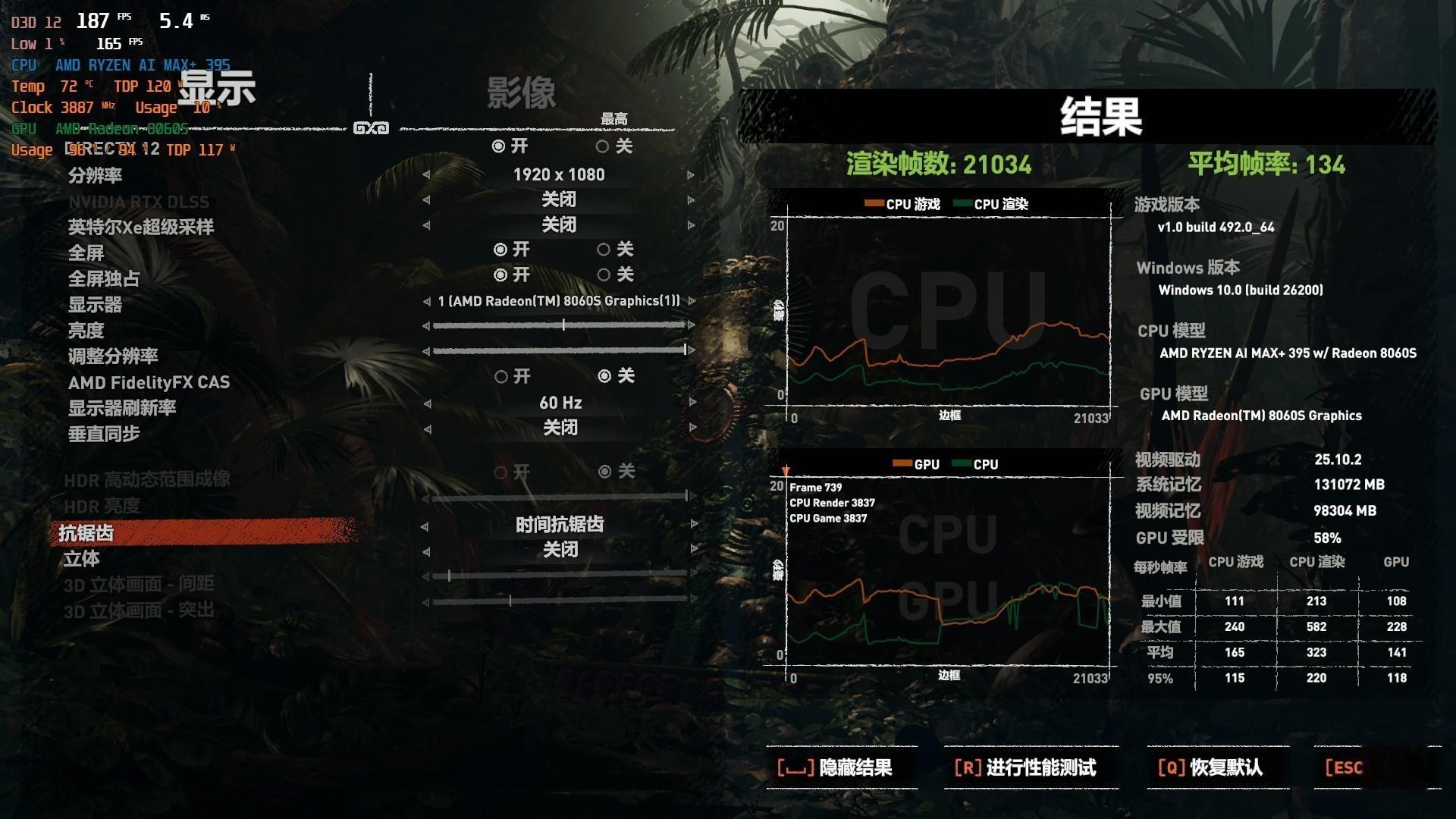Select the 开 radio for 全屏
This screenshot has height=819, width=1456.
click(x=500, y=249)
